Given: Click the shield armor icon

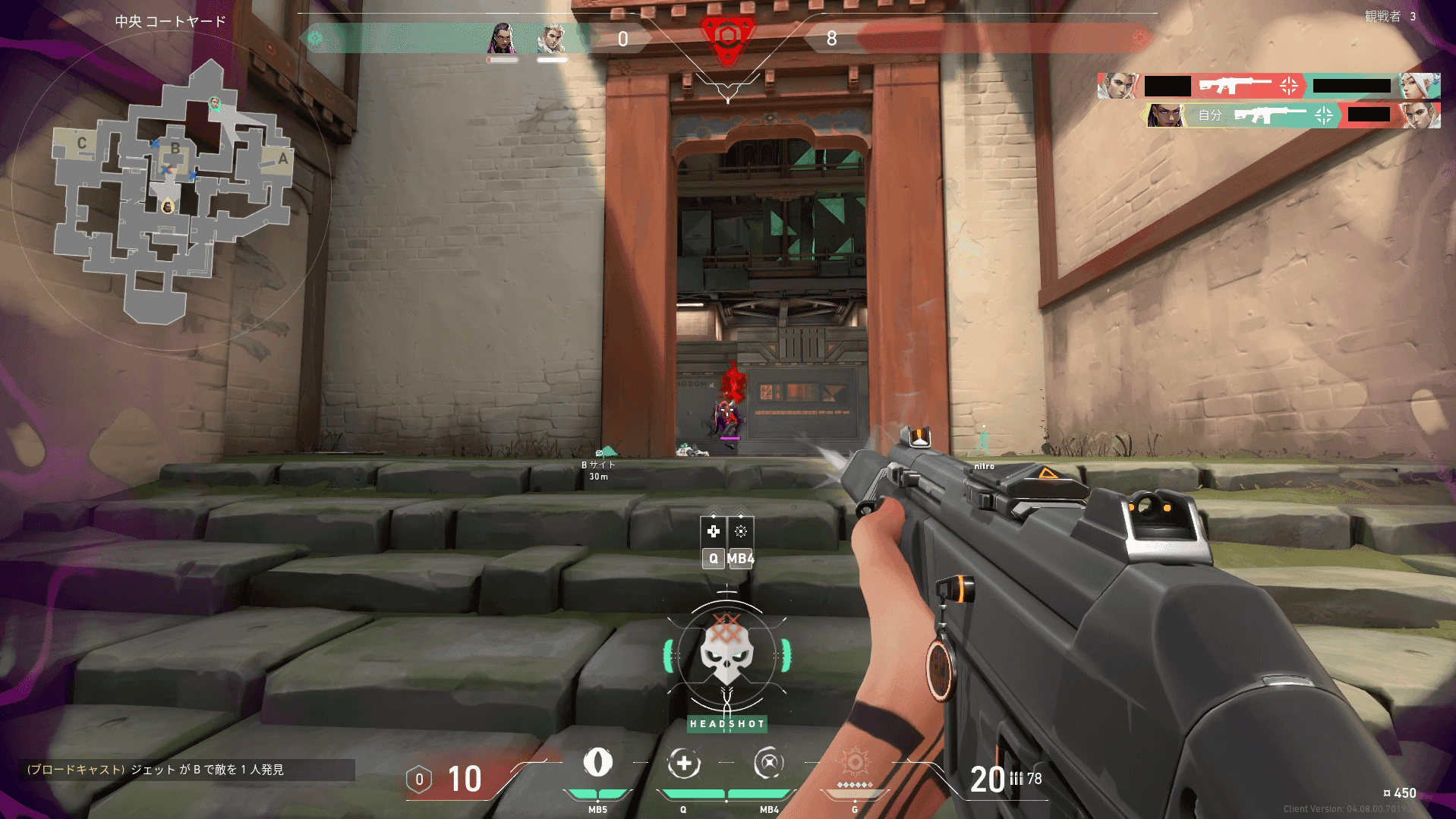Looking at the screenshot, I should (x=419, y=780).
